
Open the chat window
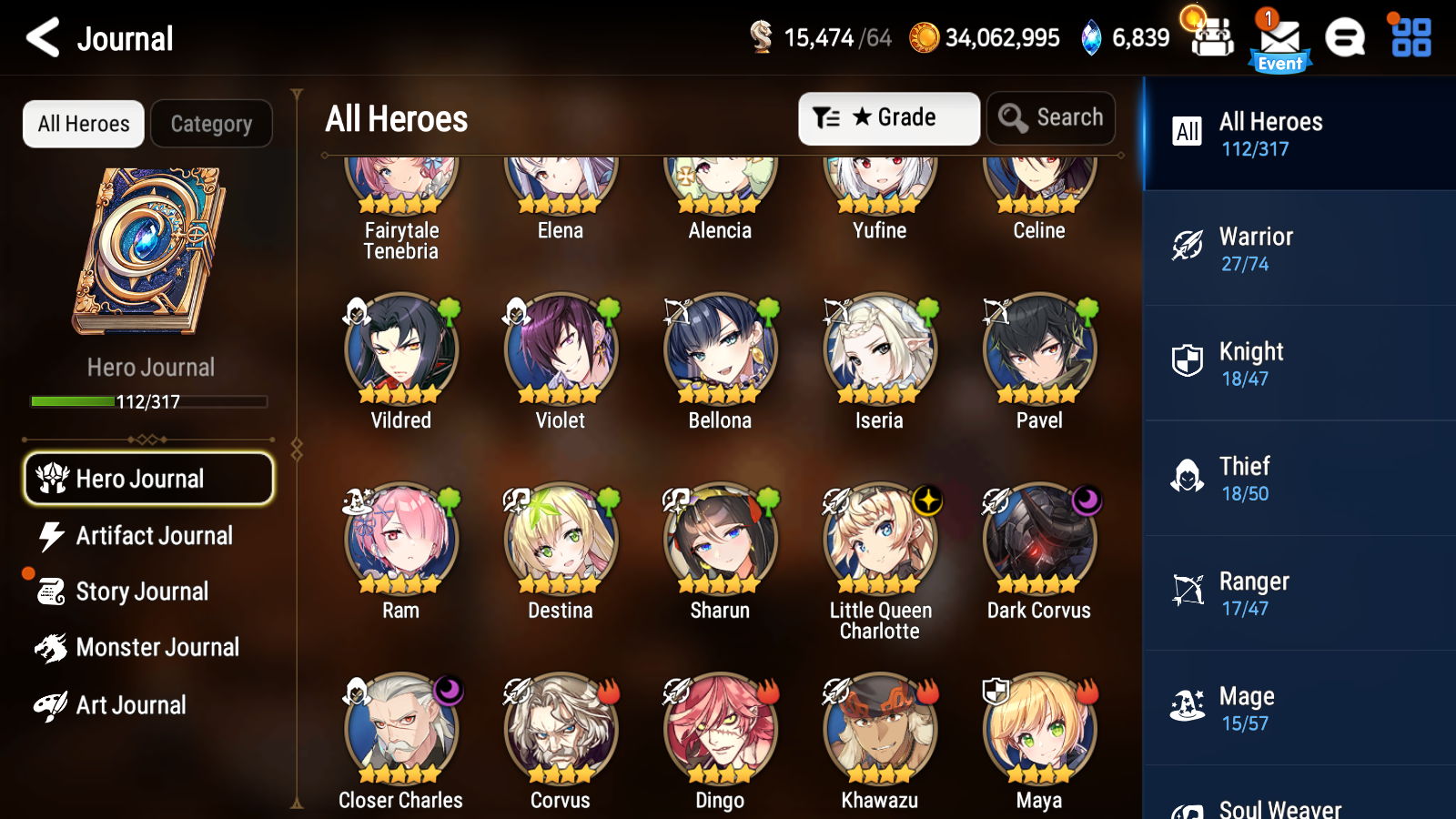[1345, 38]
